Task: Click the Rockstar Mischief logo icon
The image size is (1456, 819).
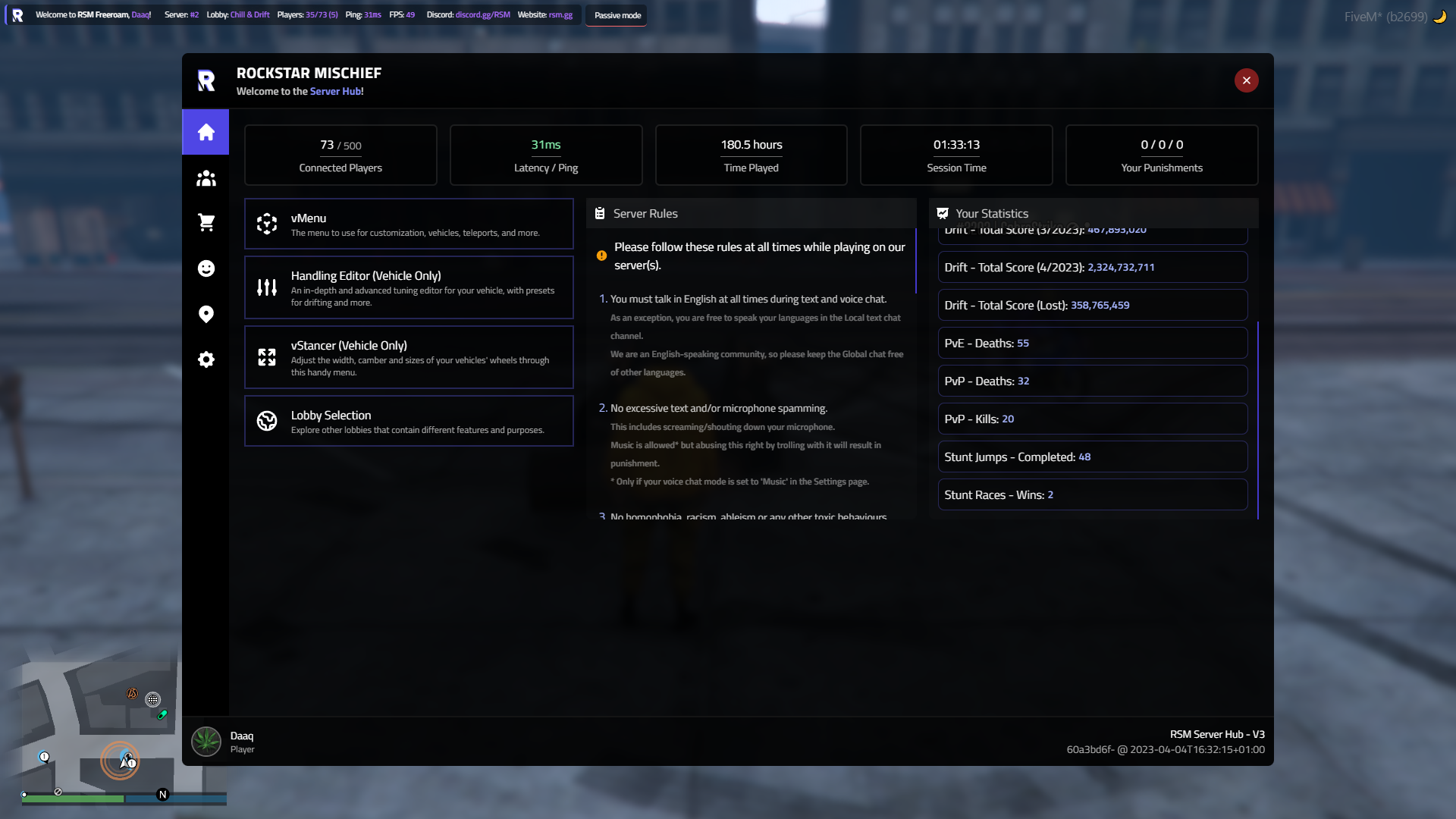Action: [x=206, y=80]
